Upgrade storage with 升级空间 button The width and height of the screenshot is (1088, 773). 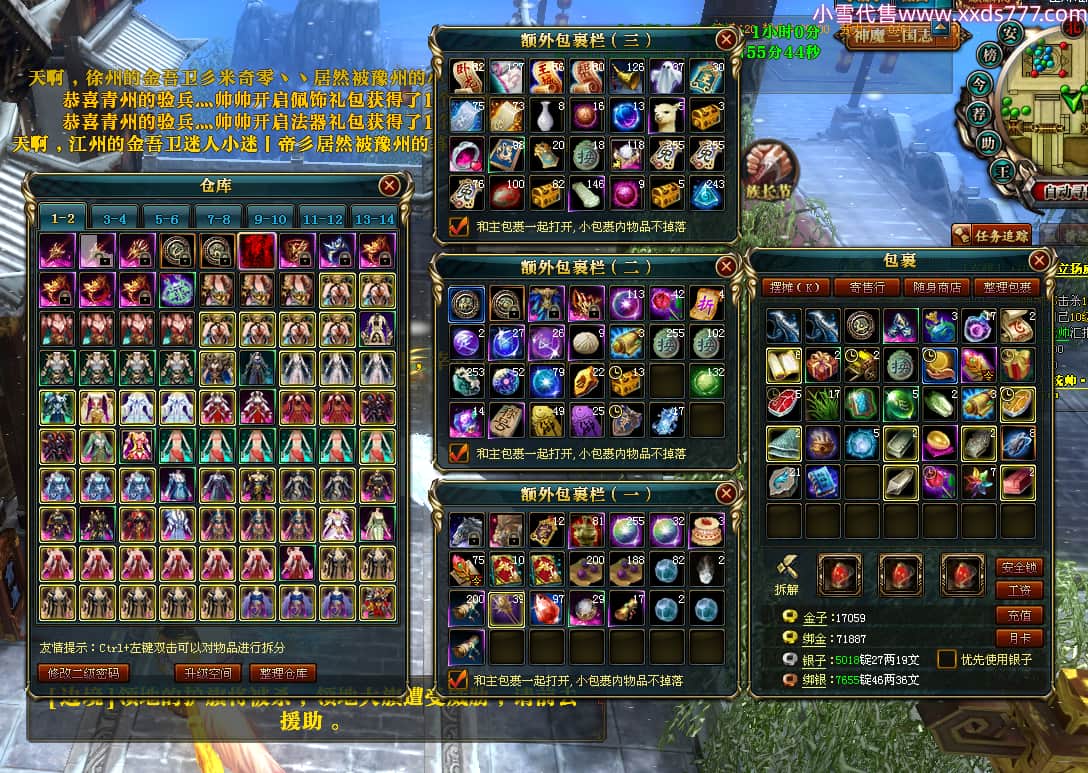coord(208,673)
